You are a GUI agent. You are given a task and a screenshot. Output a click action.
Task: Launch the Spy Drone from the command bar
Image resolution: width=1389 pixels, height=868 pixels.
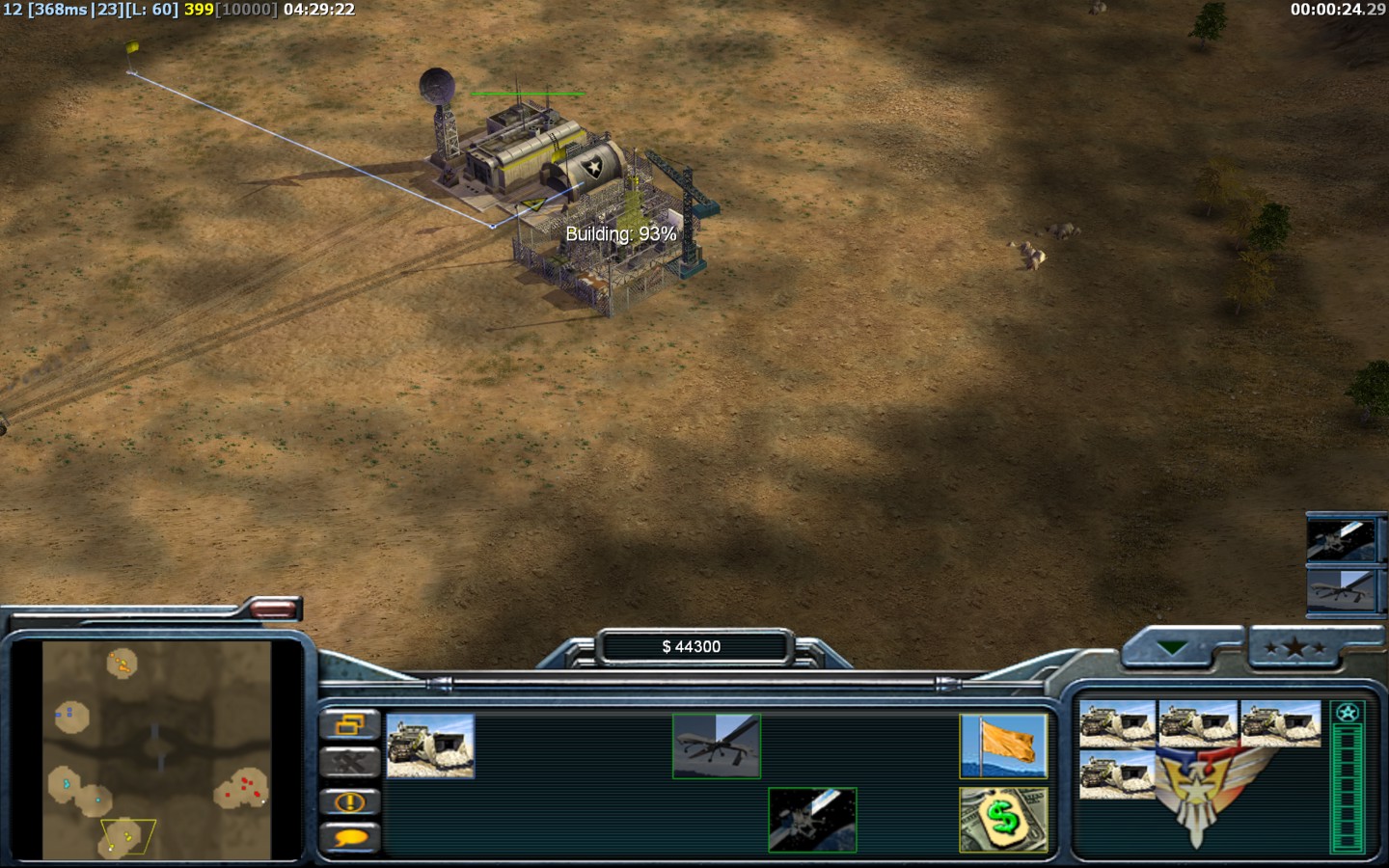(717, 746)
